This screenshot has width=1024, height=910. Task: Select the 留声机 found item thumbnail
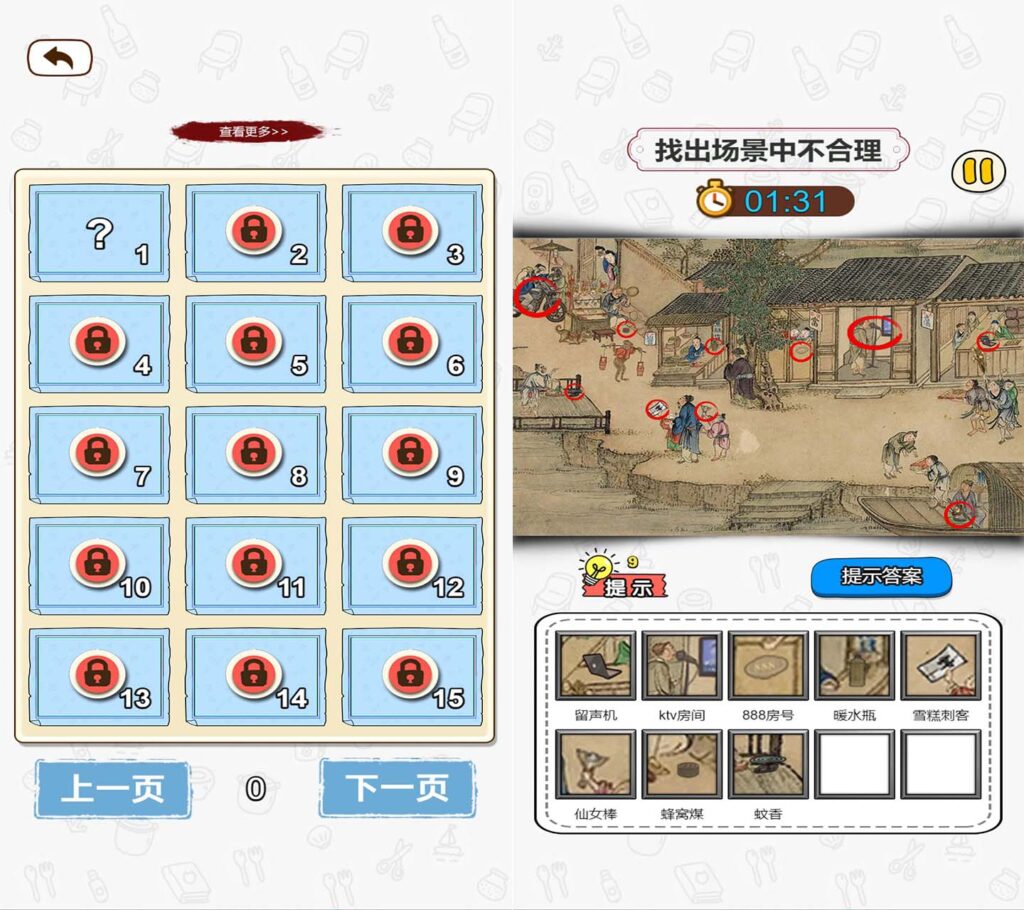[x=596, y=665]
